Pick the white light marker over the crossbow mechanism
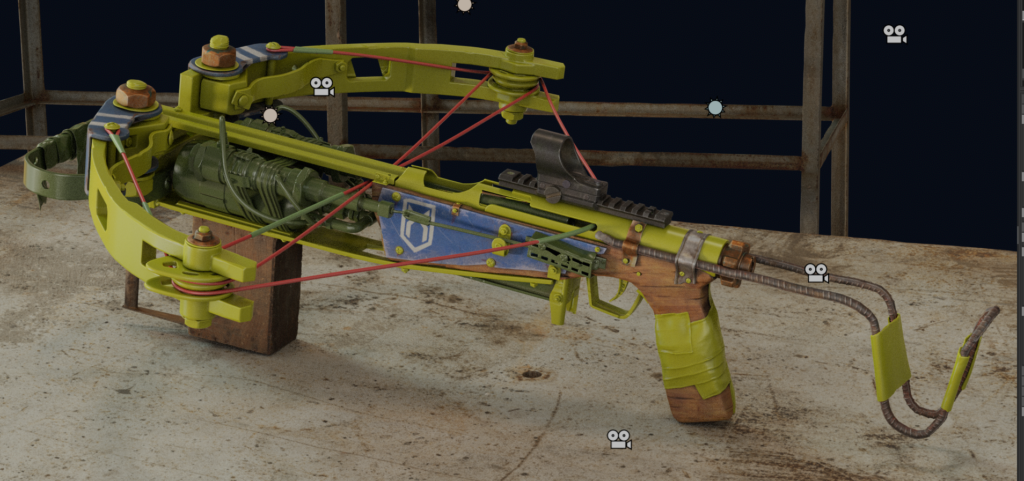Viewport: 1024px width, 481px height. point(270,115)
